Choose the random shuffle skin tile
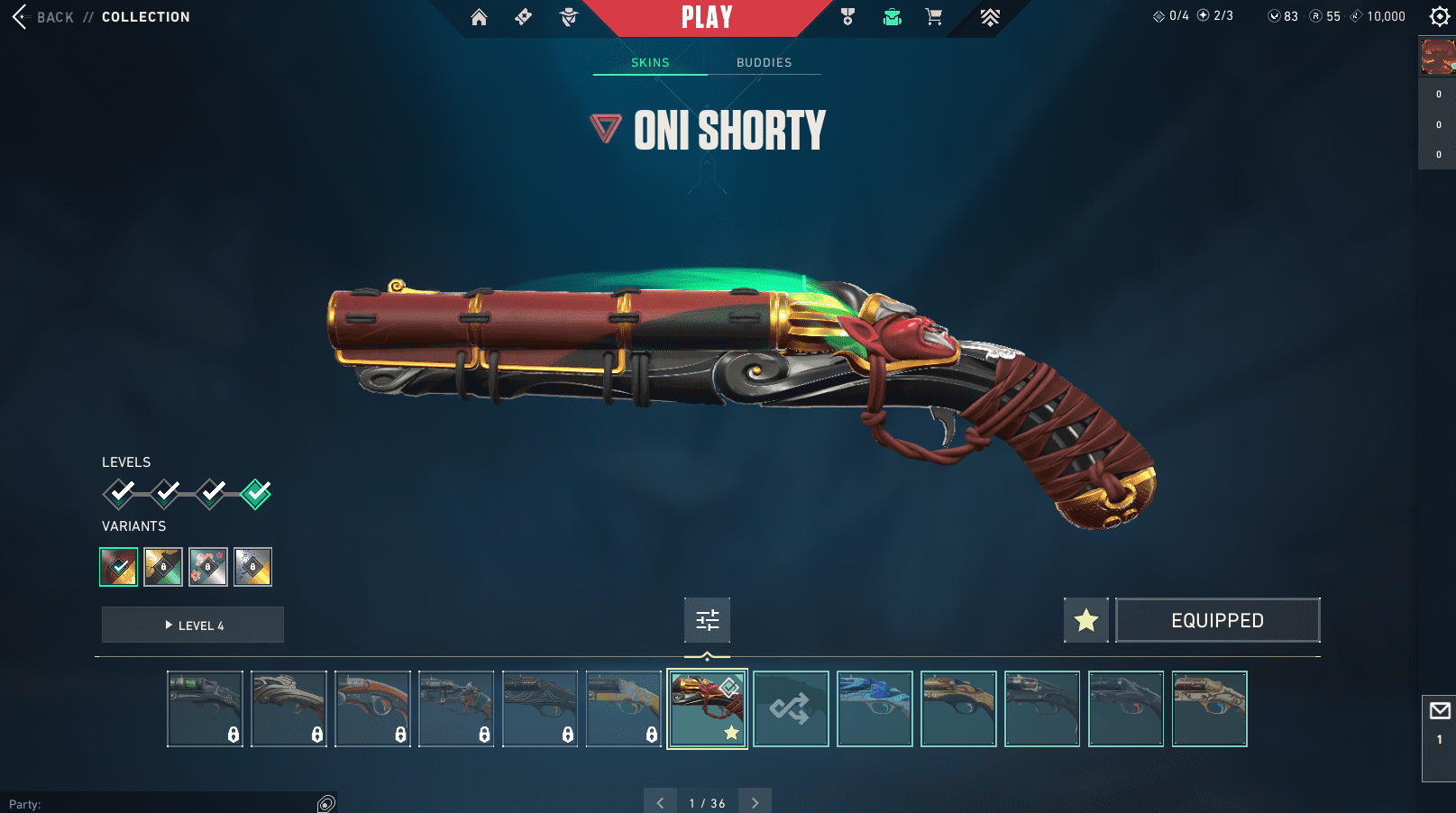 coord(791,708)
